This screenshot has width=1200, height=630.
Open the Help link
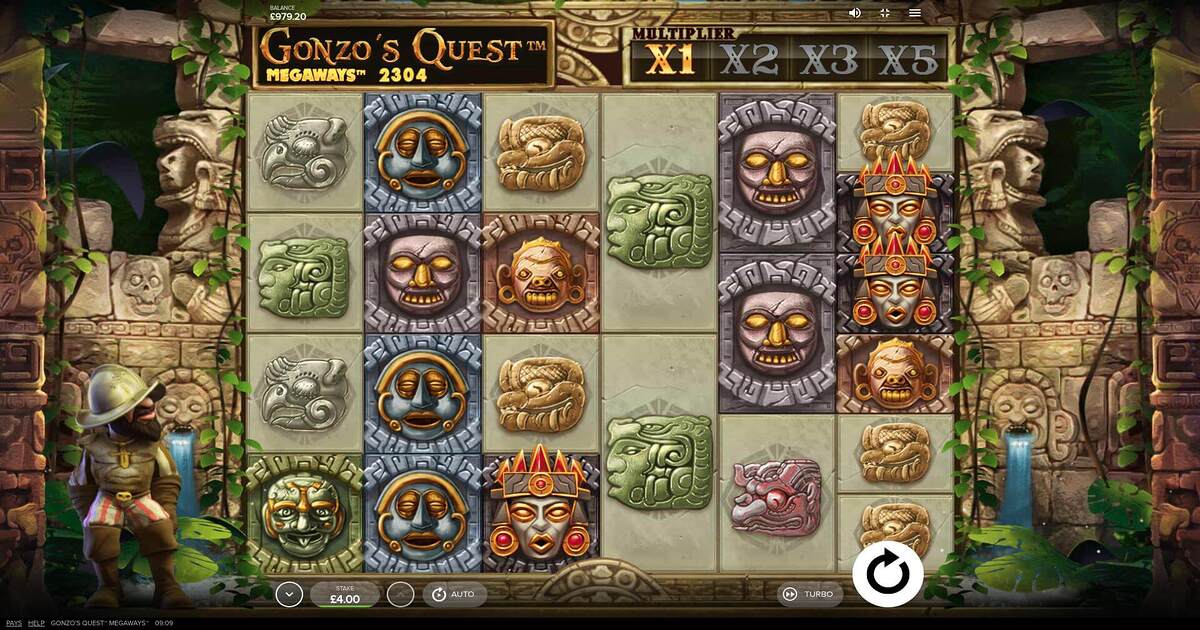[x=36, y=622]
